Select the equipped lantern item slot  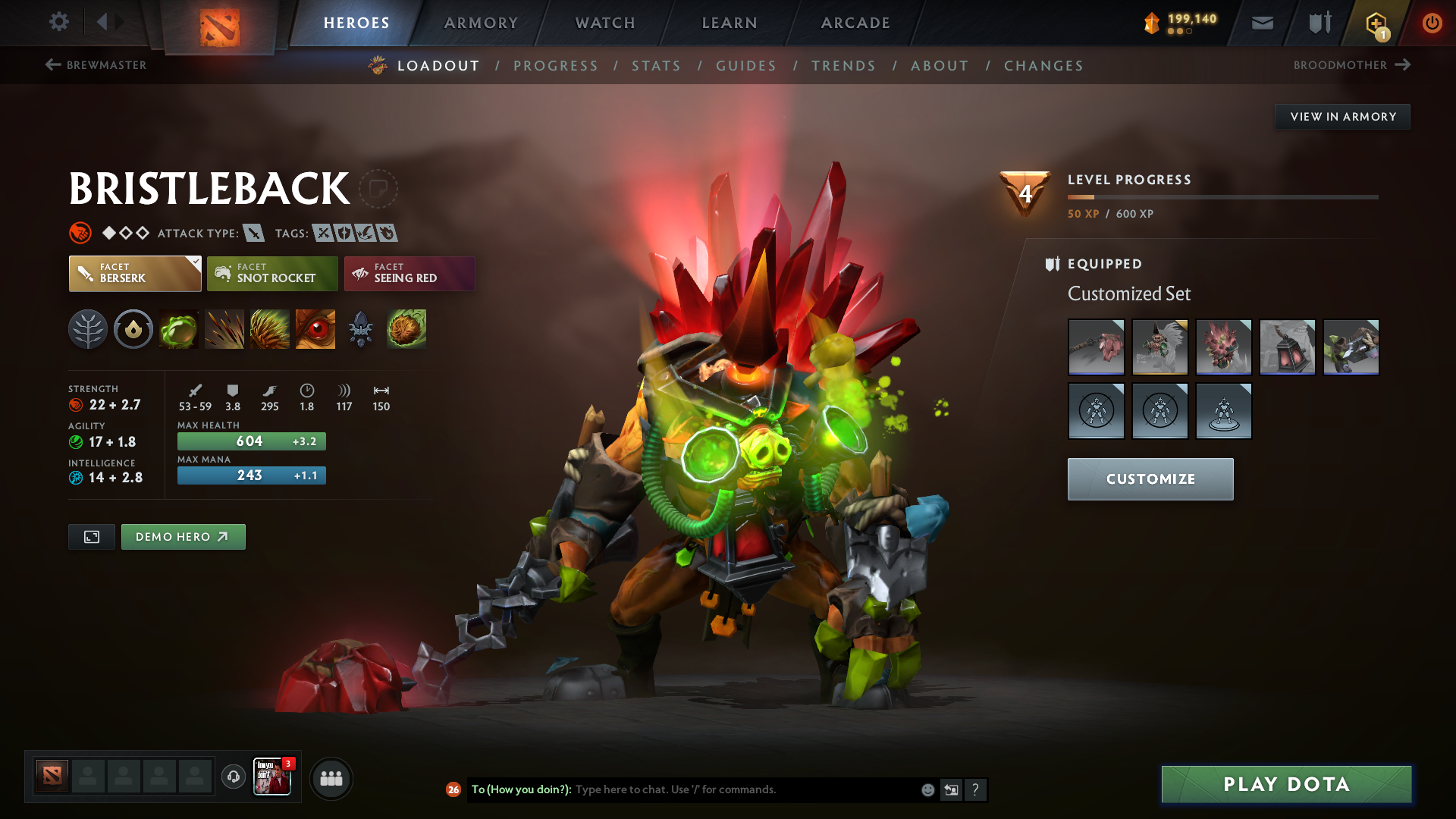[x=1287, y=347]
